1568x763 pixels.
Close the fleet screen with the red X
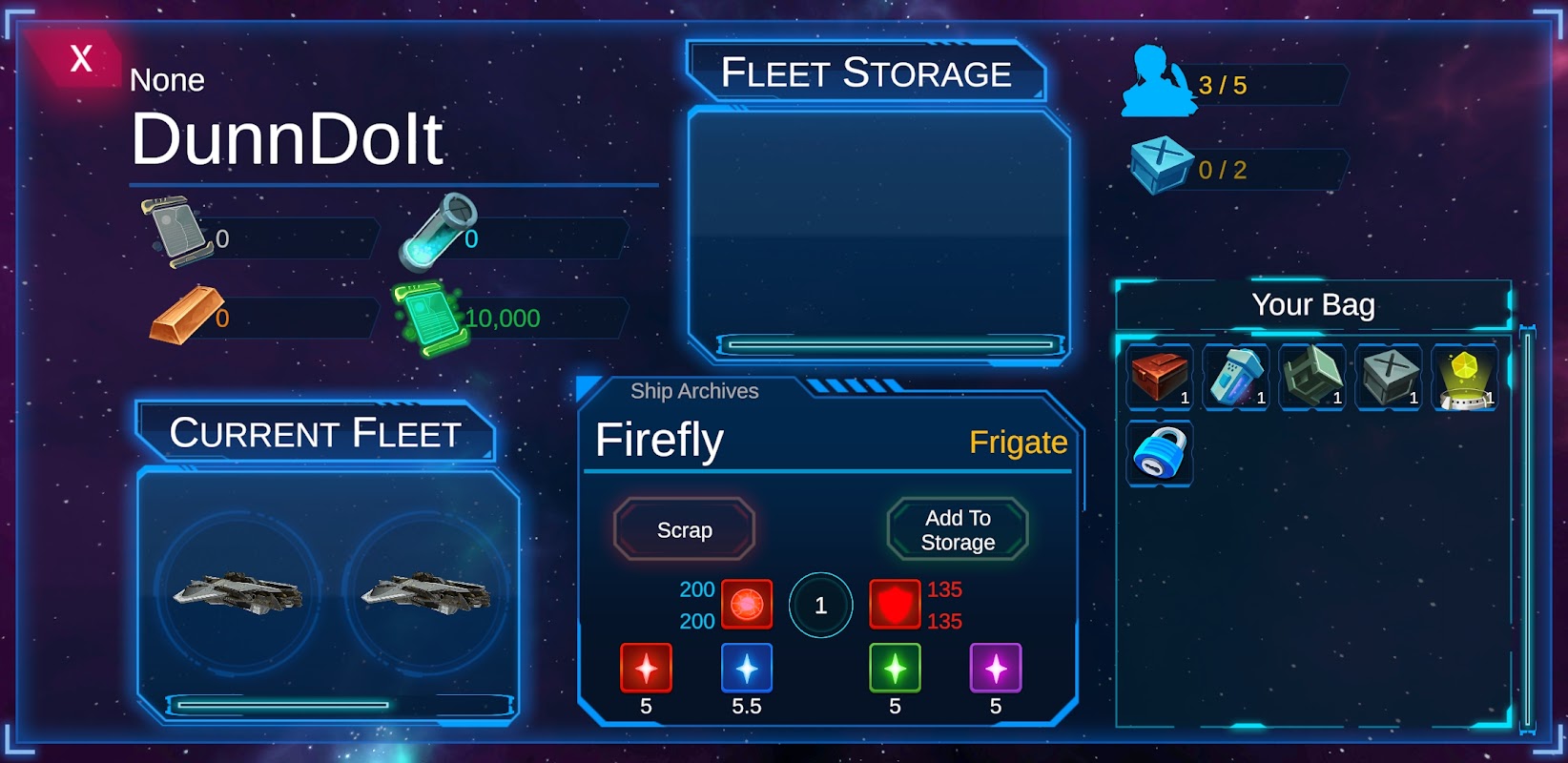click(80, 58)
